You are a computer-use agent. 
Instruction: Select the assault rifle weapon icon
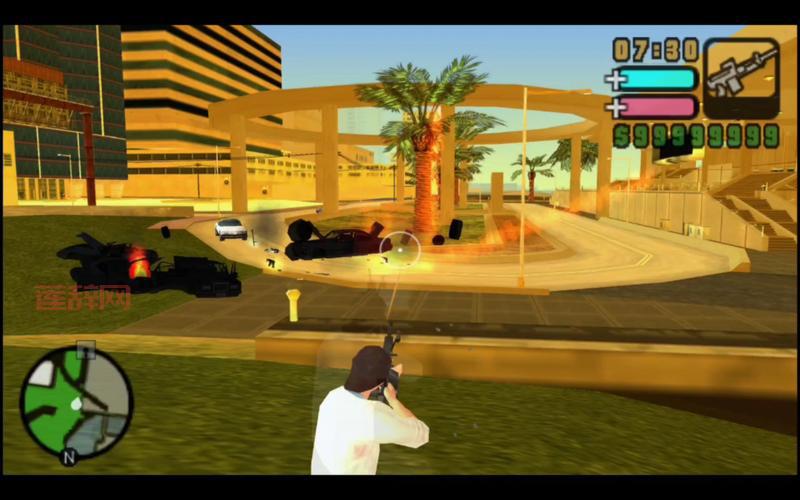pos(741,78)
